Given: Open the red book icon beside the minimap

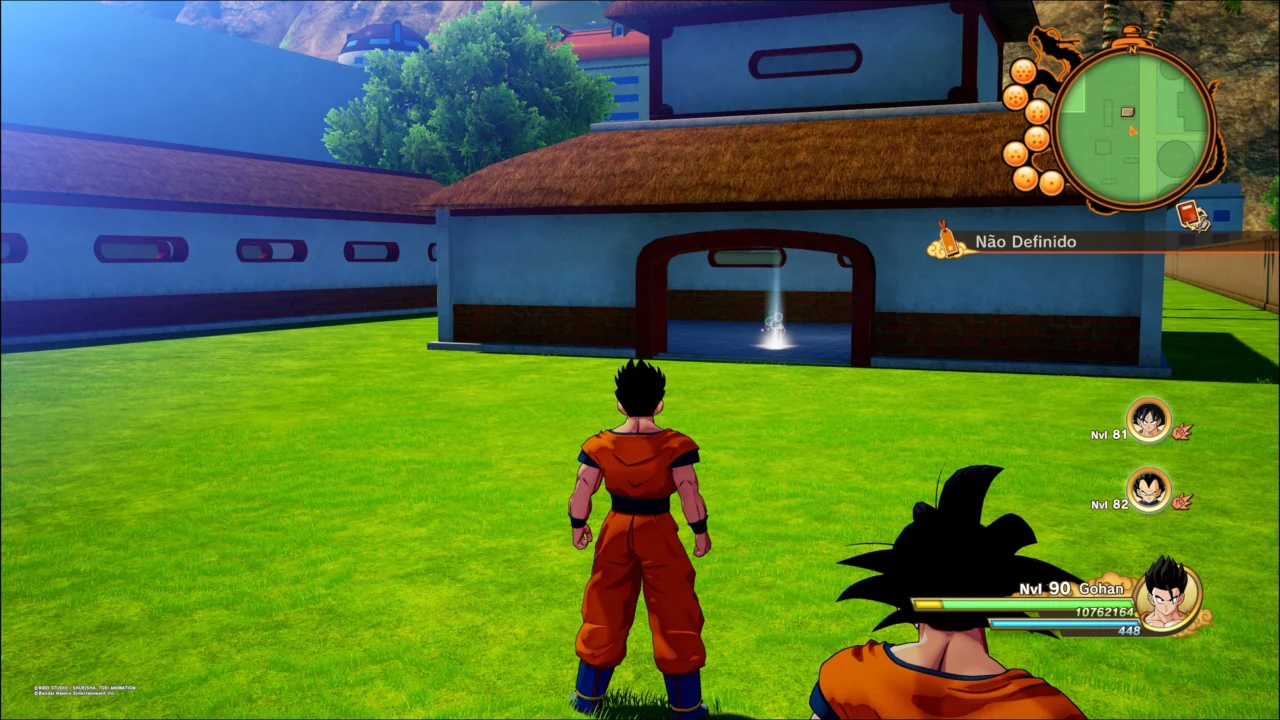Looking at the screenshot, I should (x=1189, y=215).
